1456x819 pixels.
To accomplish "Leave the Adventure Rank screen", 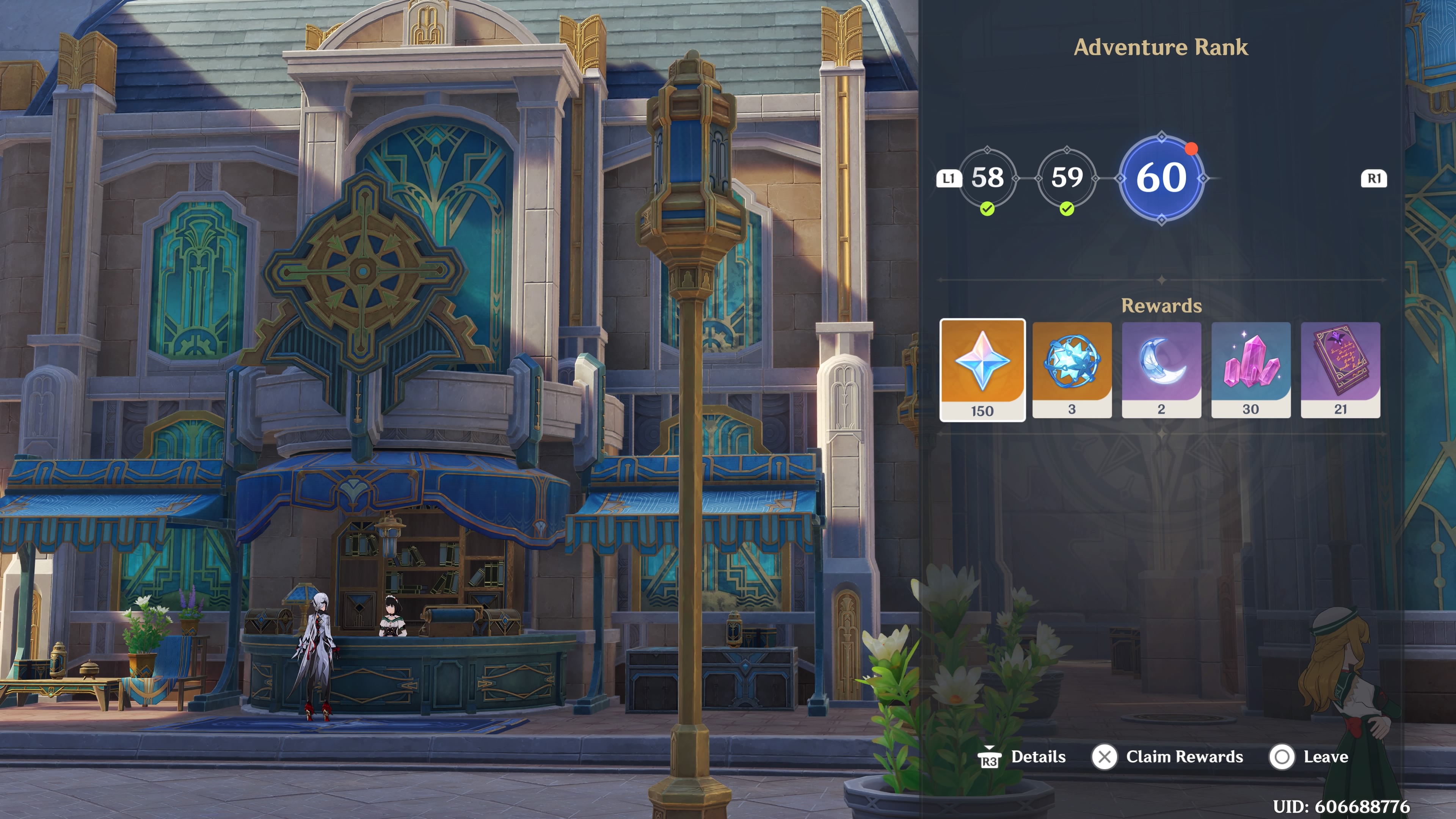I will (x=1309, y=757).
